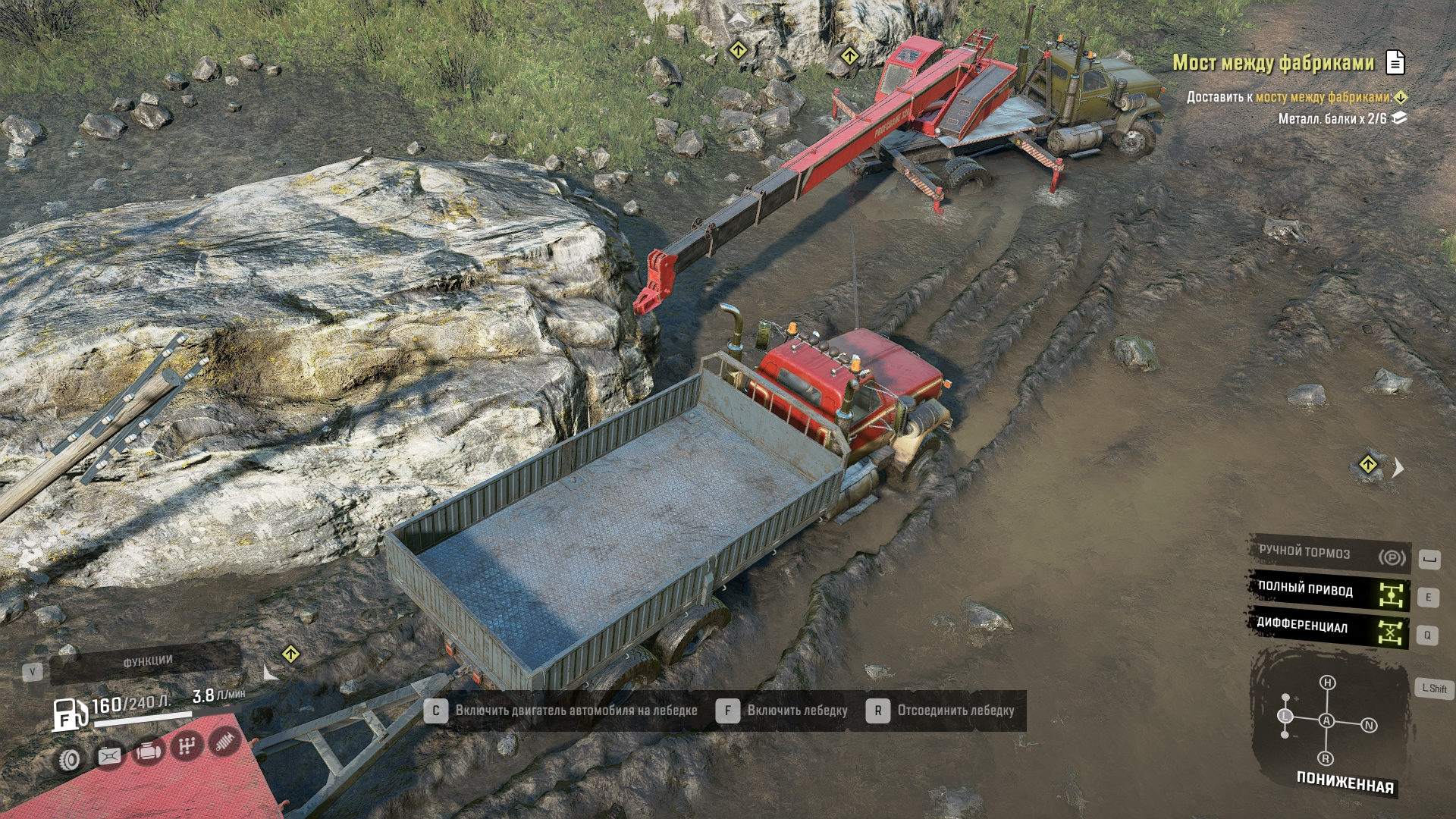Click the wheel damage status icon
The image size is (1456, 819).
(70, 759)
